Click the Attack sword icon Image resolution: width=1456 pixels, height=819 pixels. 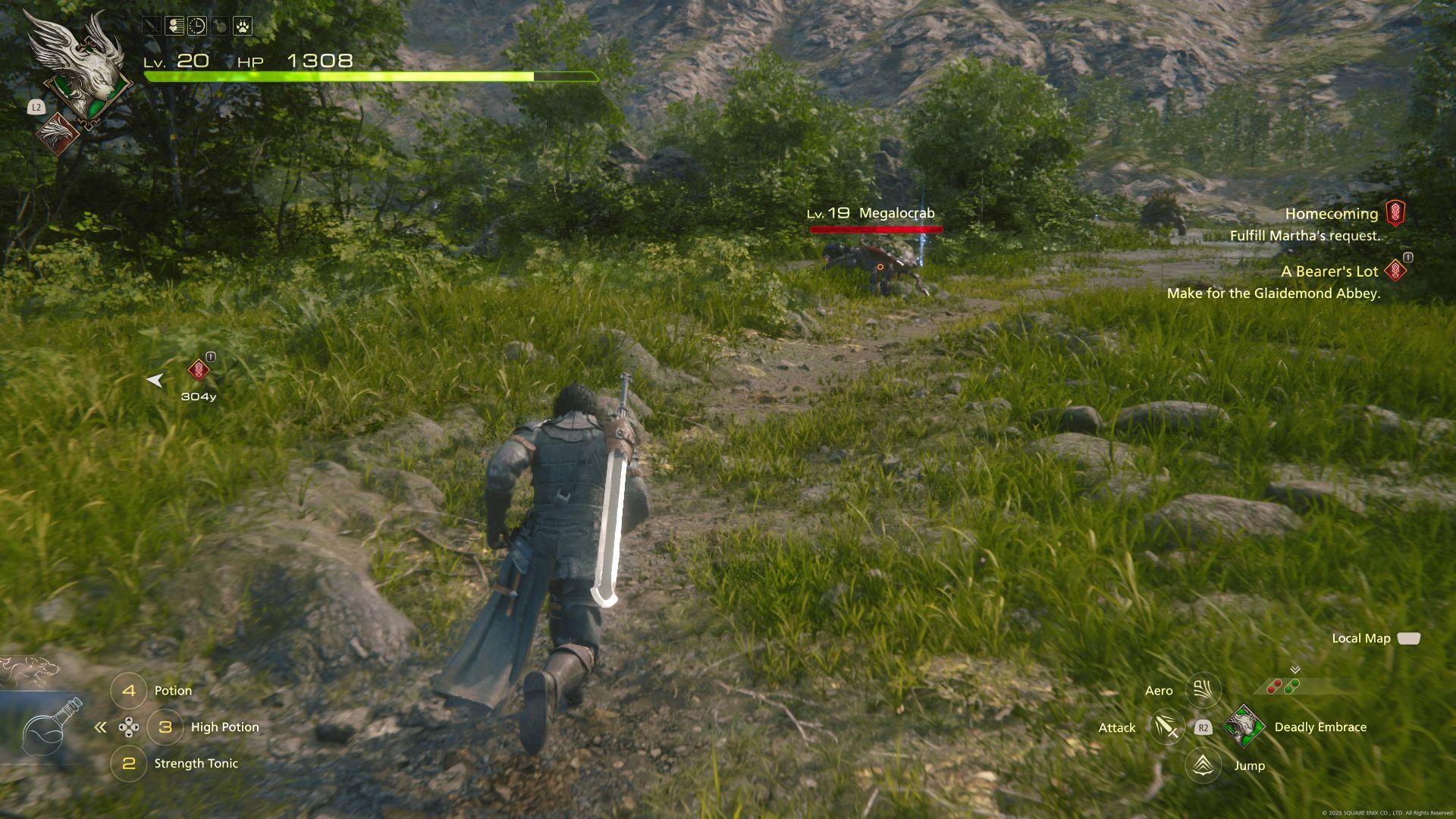1166,728
